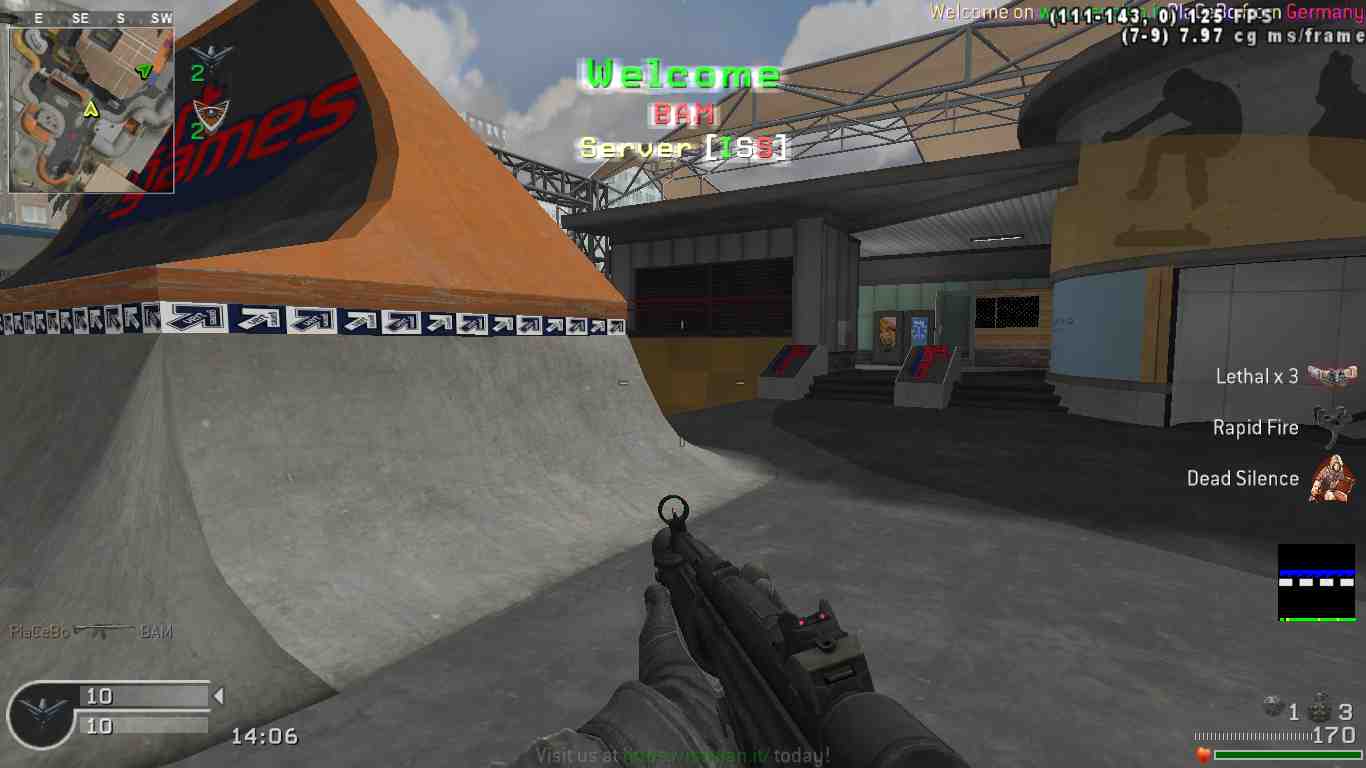This screenshot has width=1366, height=768.
Task: Activate the Rapid Fire perk icon
Action: pos(1331,427)
